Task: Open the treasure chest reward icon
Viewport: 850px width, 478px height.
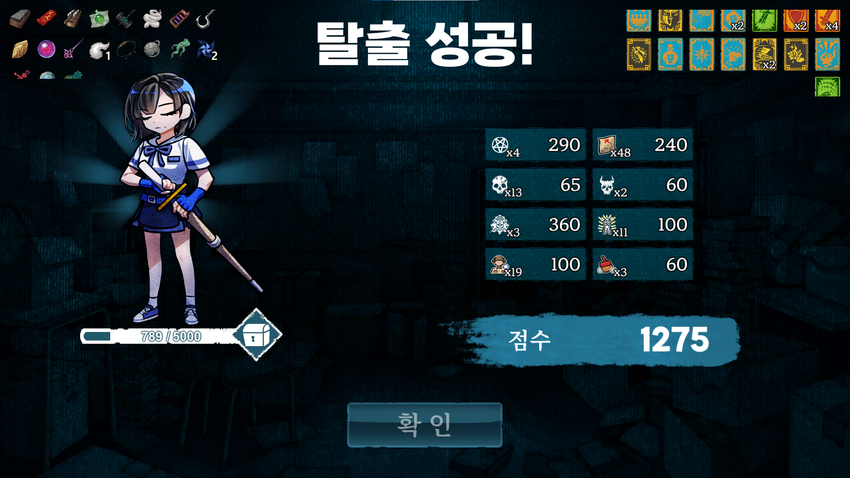Action: [256, 336]
